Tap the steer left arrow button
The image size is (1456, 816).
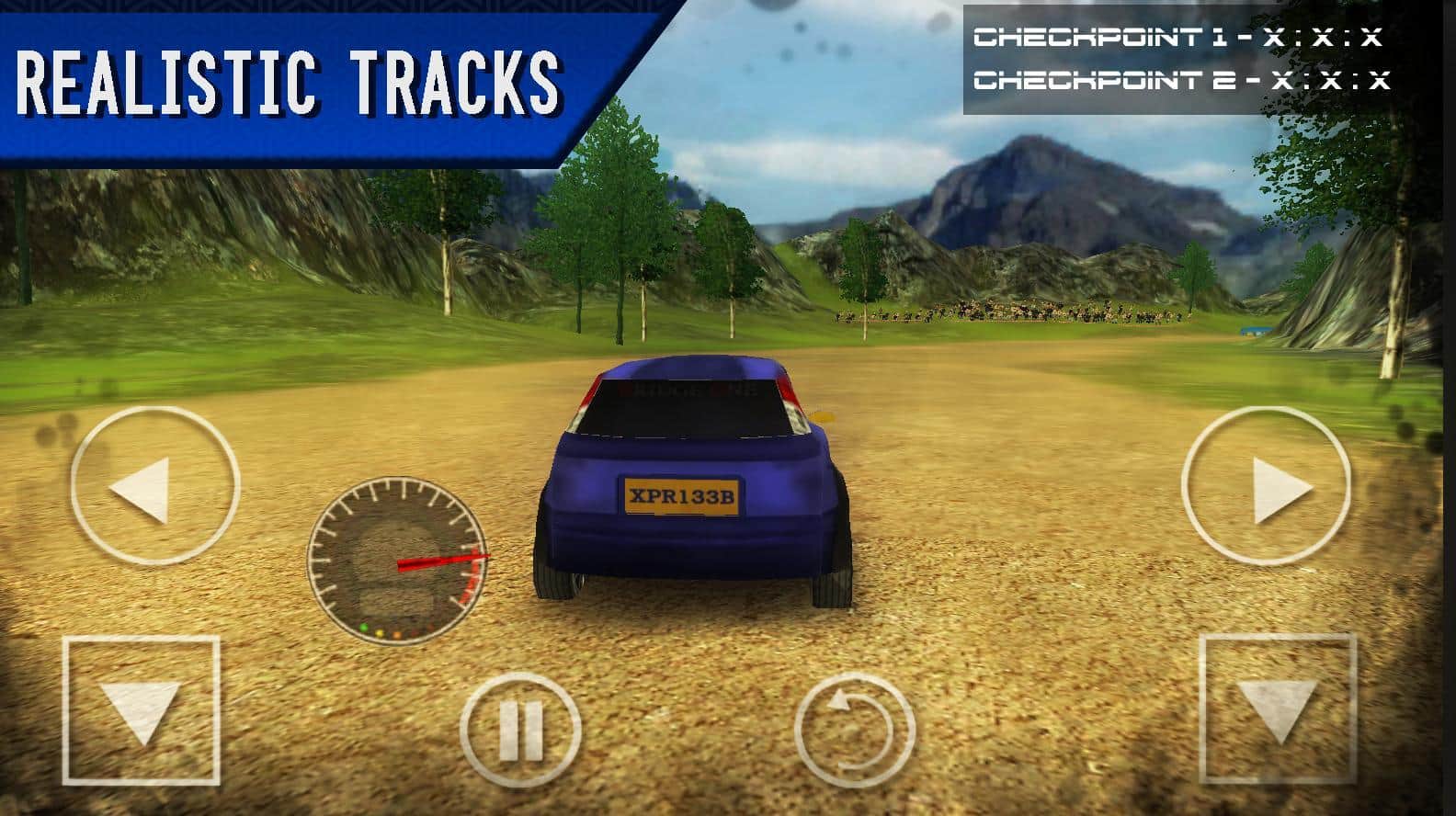click(154, 484)
